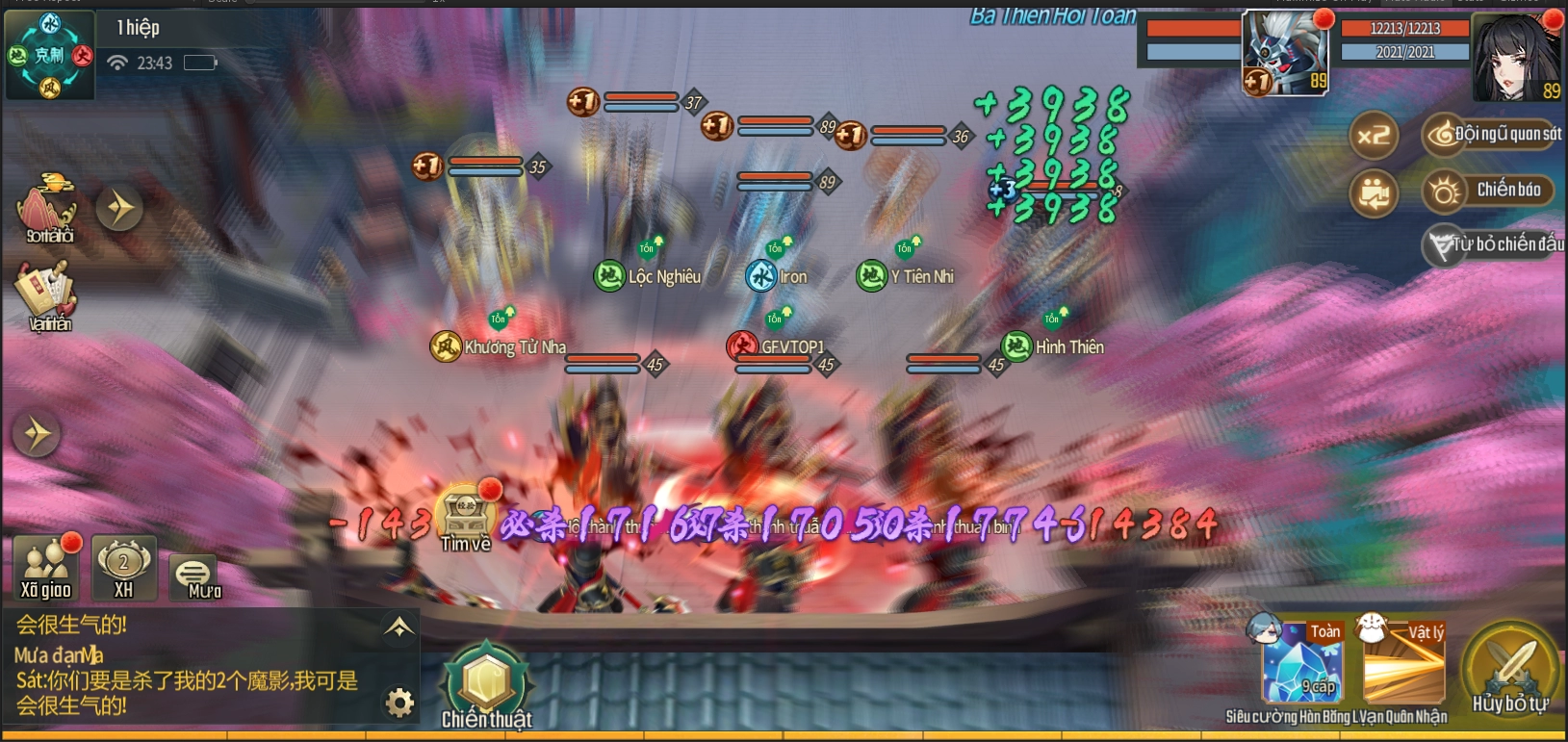1568x742 pixels.
Task: Open the elemental counter wheel icon
Action: click(50, 56)
